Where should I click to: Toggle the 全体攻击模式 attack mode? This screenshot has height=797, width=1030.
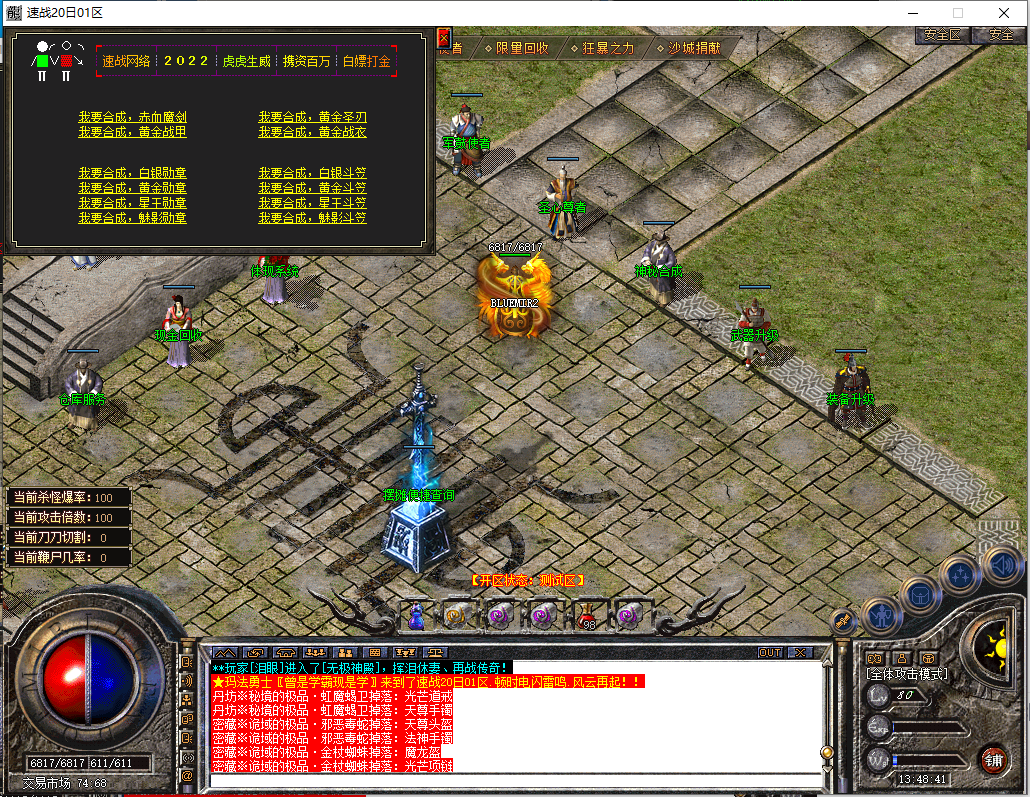pyautogui.click(x=907, y=674)
